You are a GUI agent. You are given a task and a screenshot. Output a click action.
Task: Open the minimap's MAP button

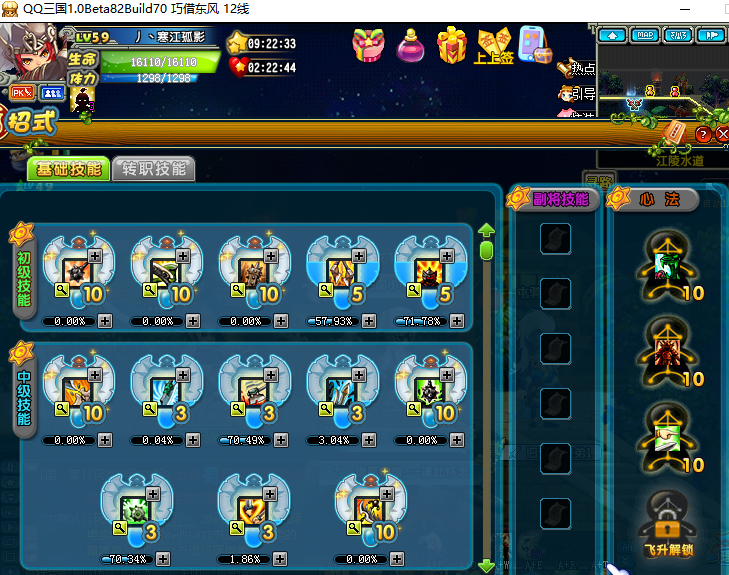pos(645,35)
